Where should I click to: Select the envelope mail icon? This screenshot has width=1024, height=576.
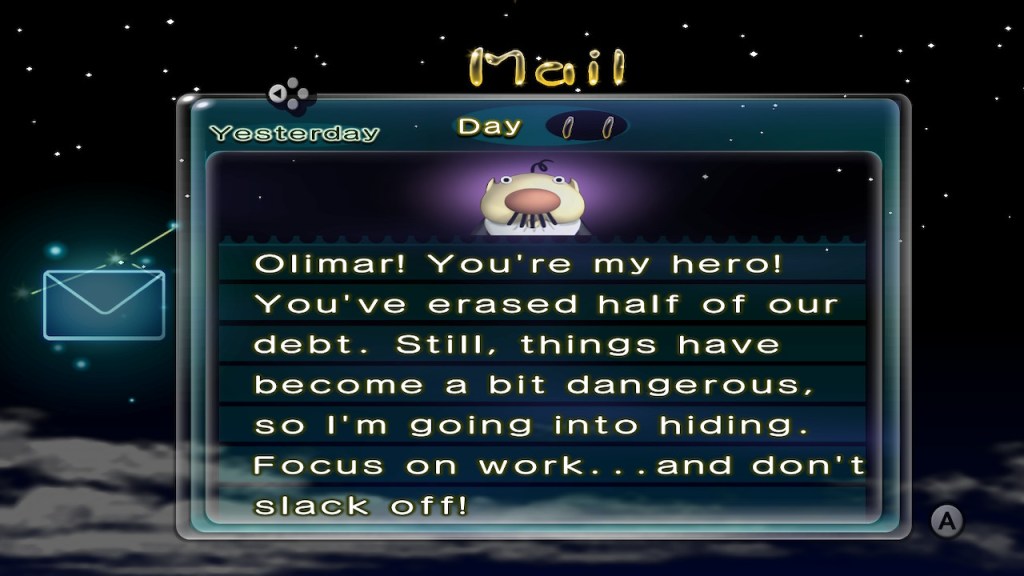(x=104, y=304)
